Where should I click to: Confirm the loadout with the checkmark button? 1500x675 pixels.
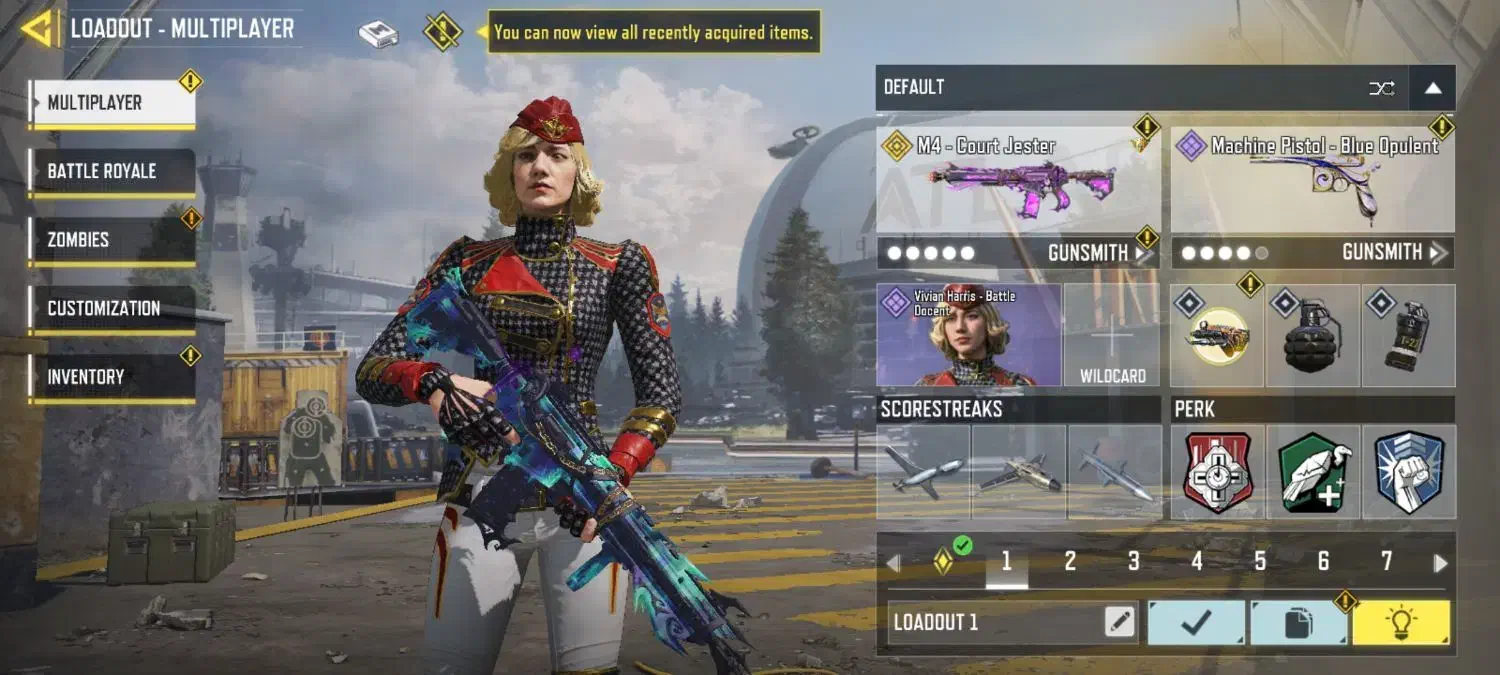pos(1196,623)
